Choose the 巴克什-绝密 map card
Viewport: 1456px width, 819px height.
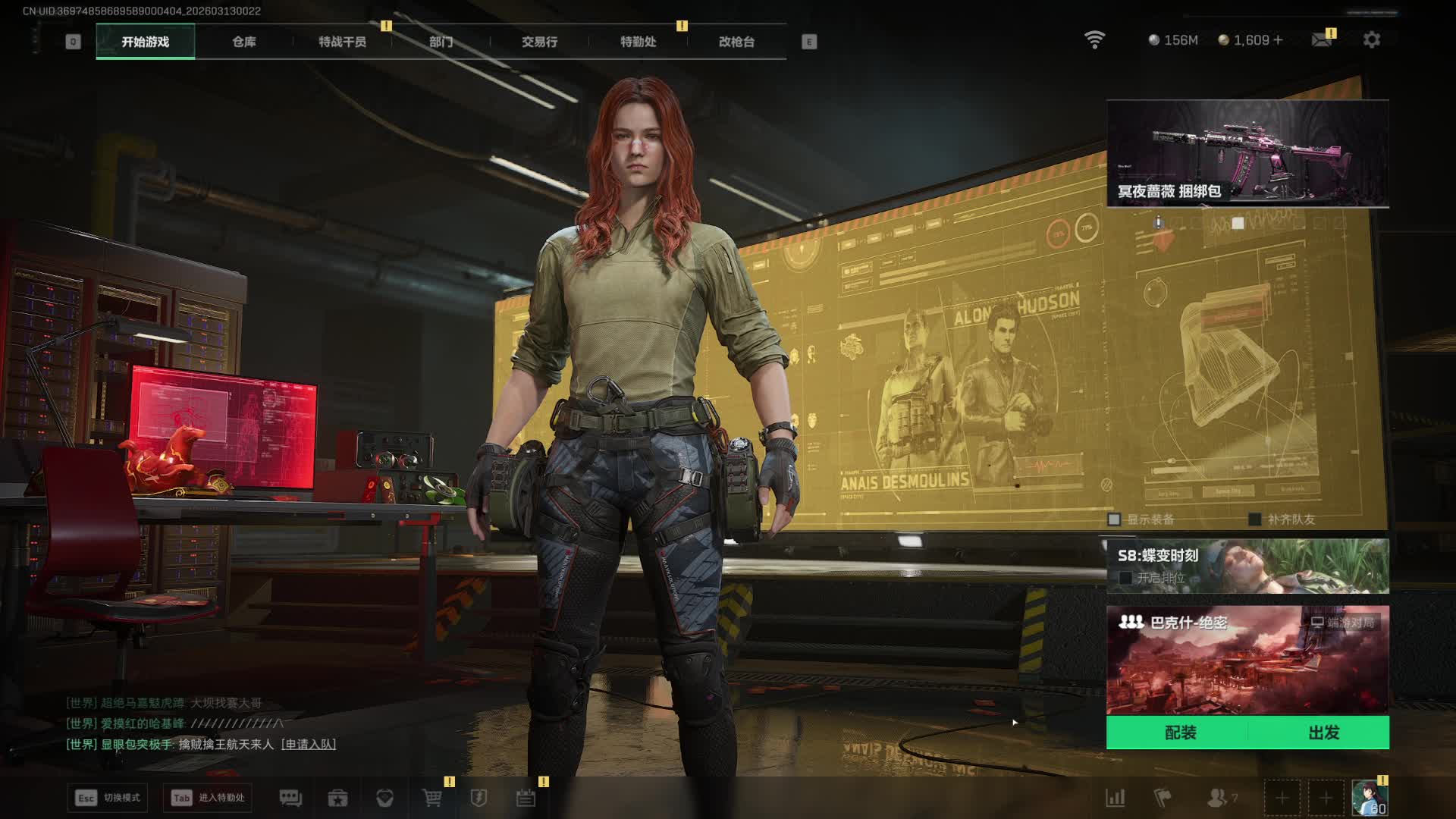[1247, 660]
